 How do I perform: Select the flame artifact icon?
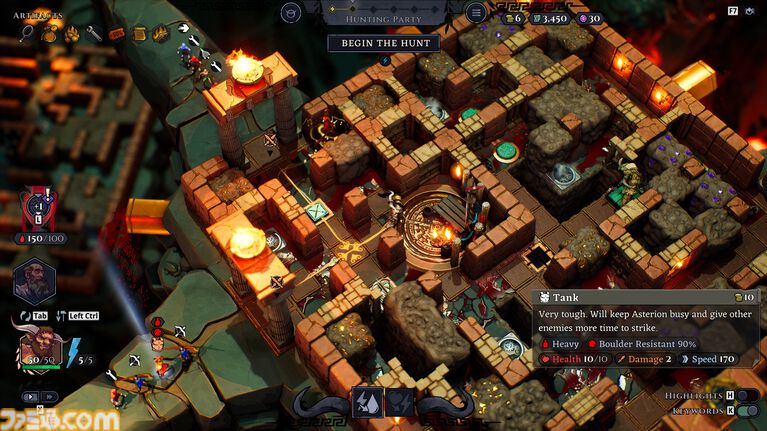pyautogui.click(x=160, y=33)
